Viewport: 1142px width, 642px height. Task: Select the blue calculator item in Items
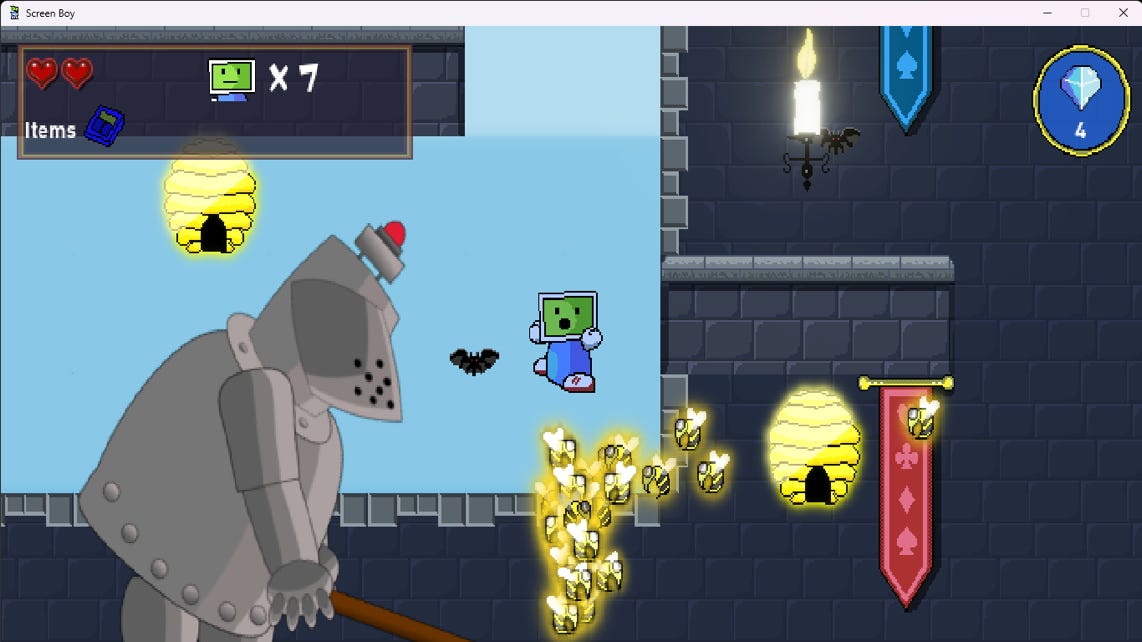105,127
